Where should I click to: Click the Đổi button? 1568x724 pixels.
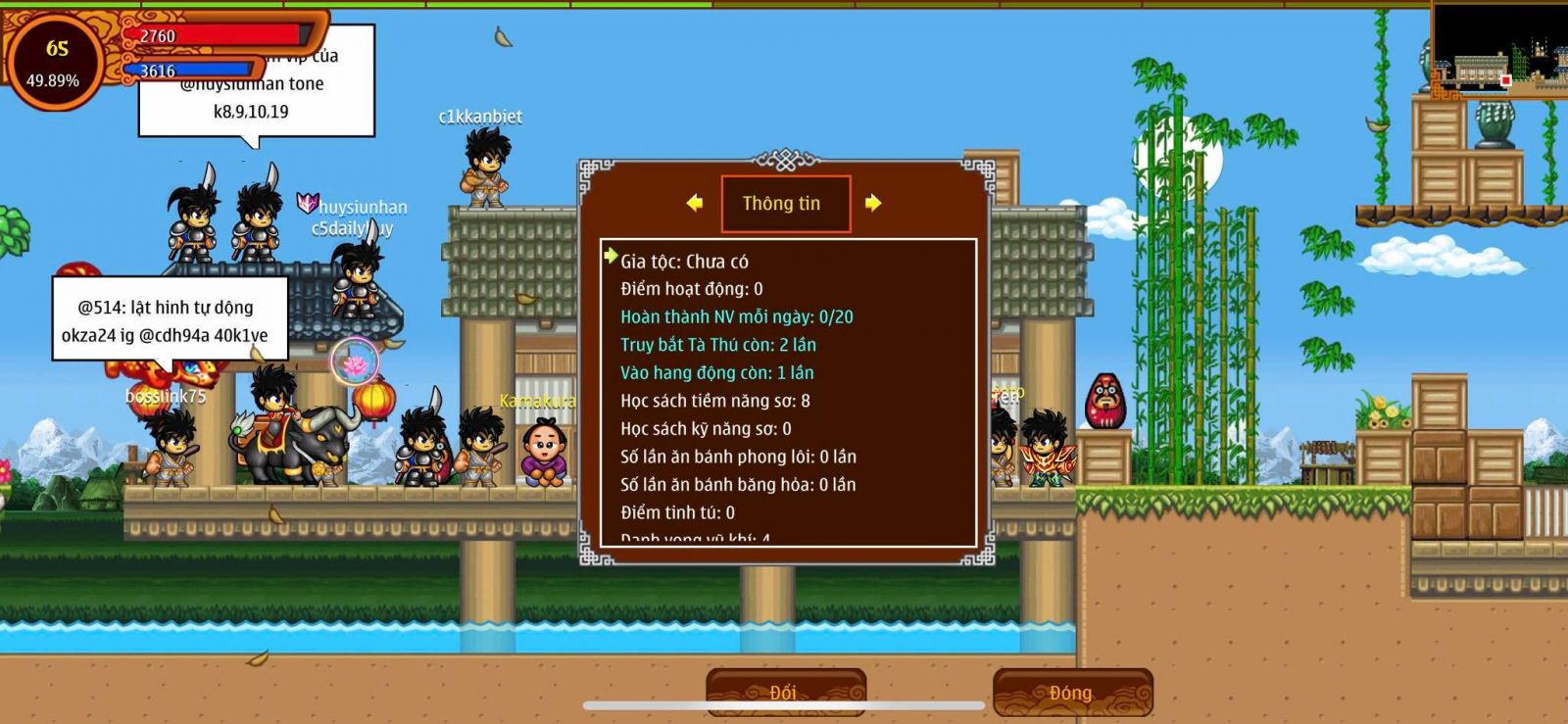pyautogui.click(x=785, y=692)
